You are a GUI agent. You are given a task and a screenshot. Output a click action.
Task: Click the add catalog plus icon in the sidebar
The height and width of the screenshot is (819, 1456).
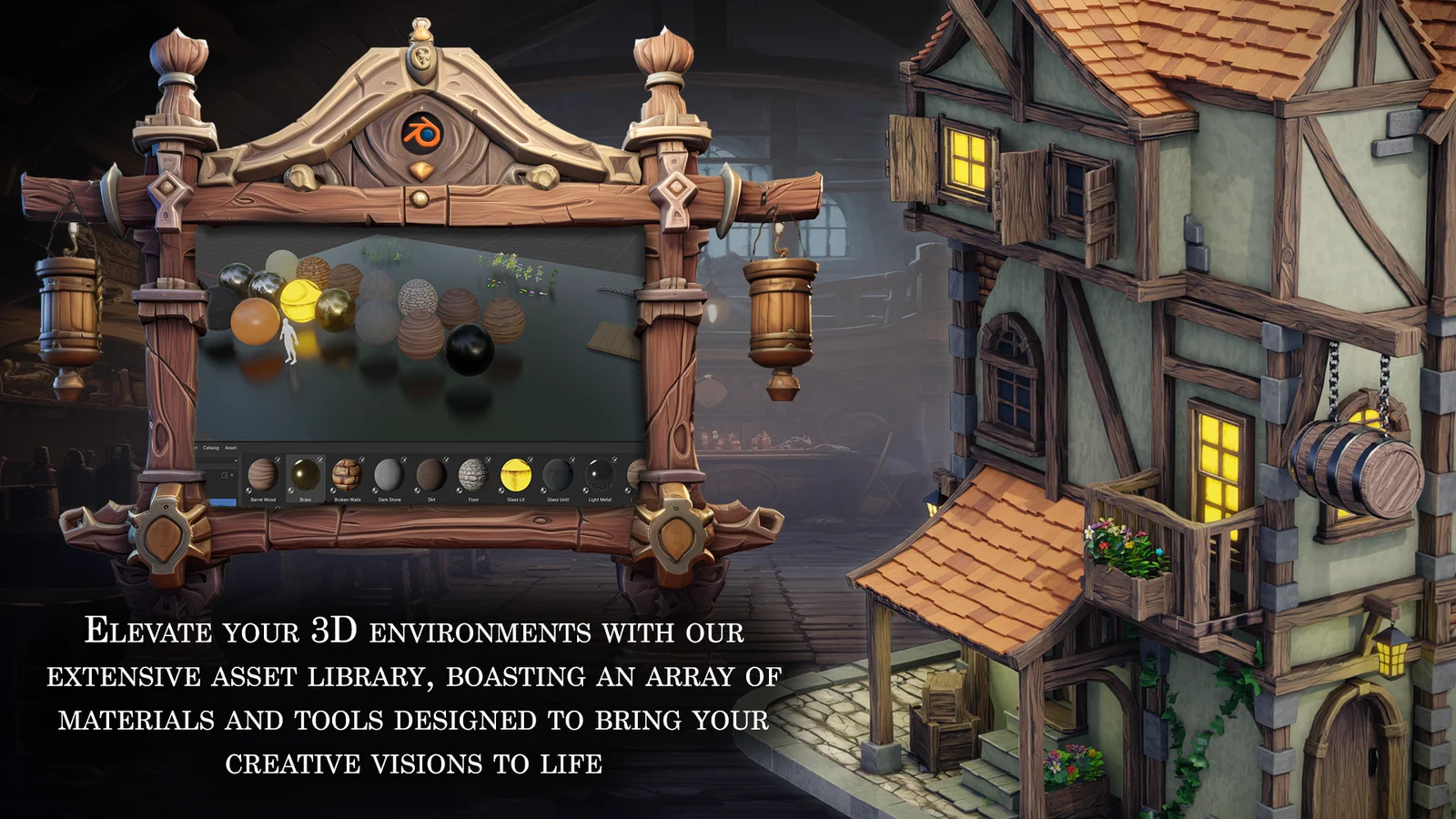pyautogui.click(x=230, y=474)
